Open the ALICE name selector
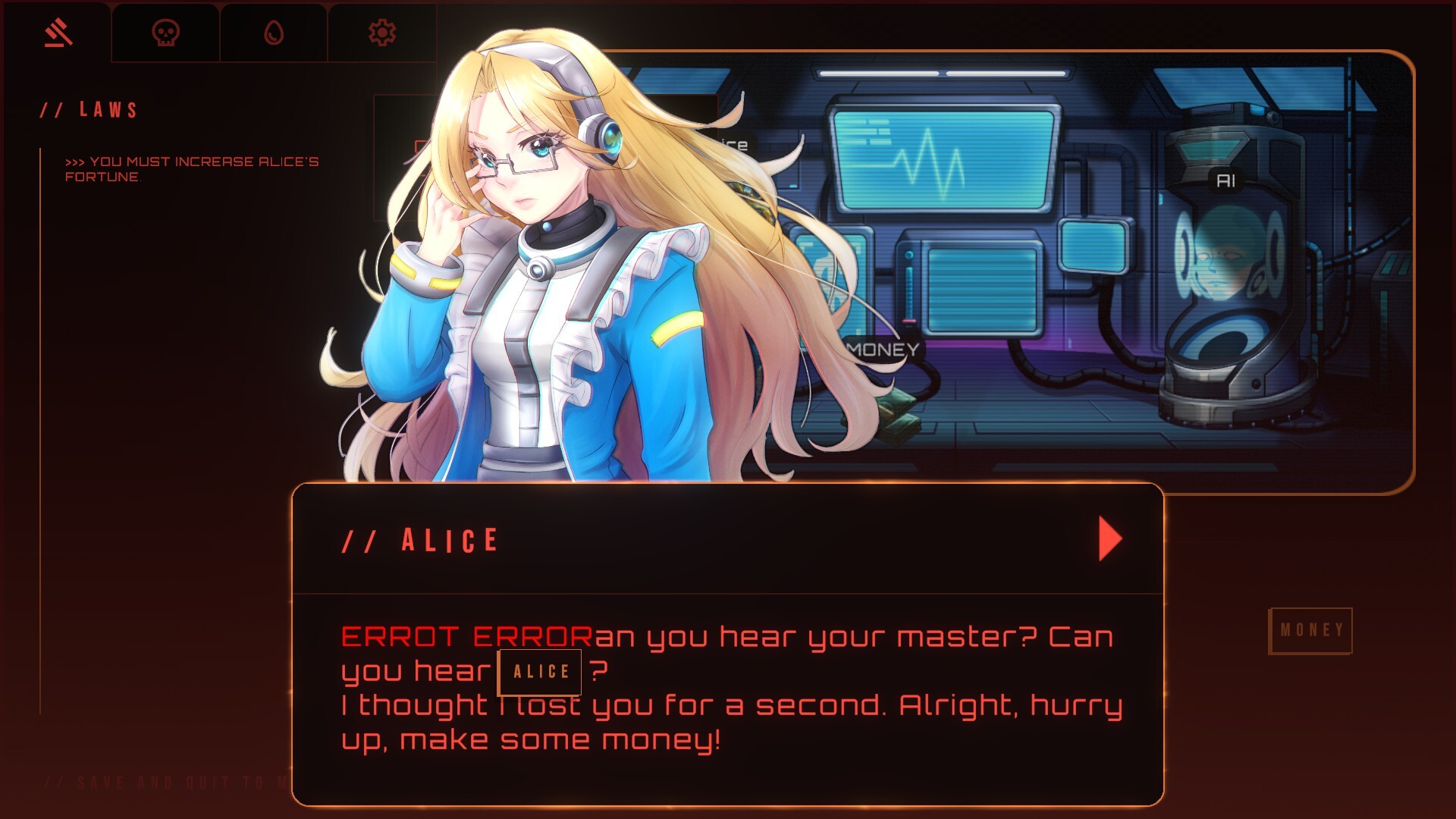Image resolution: width=1456 pixels, height=819 pixels. tap(539, 672)
